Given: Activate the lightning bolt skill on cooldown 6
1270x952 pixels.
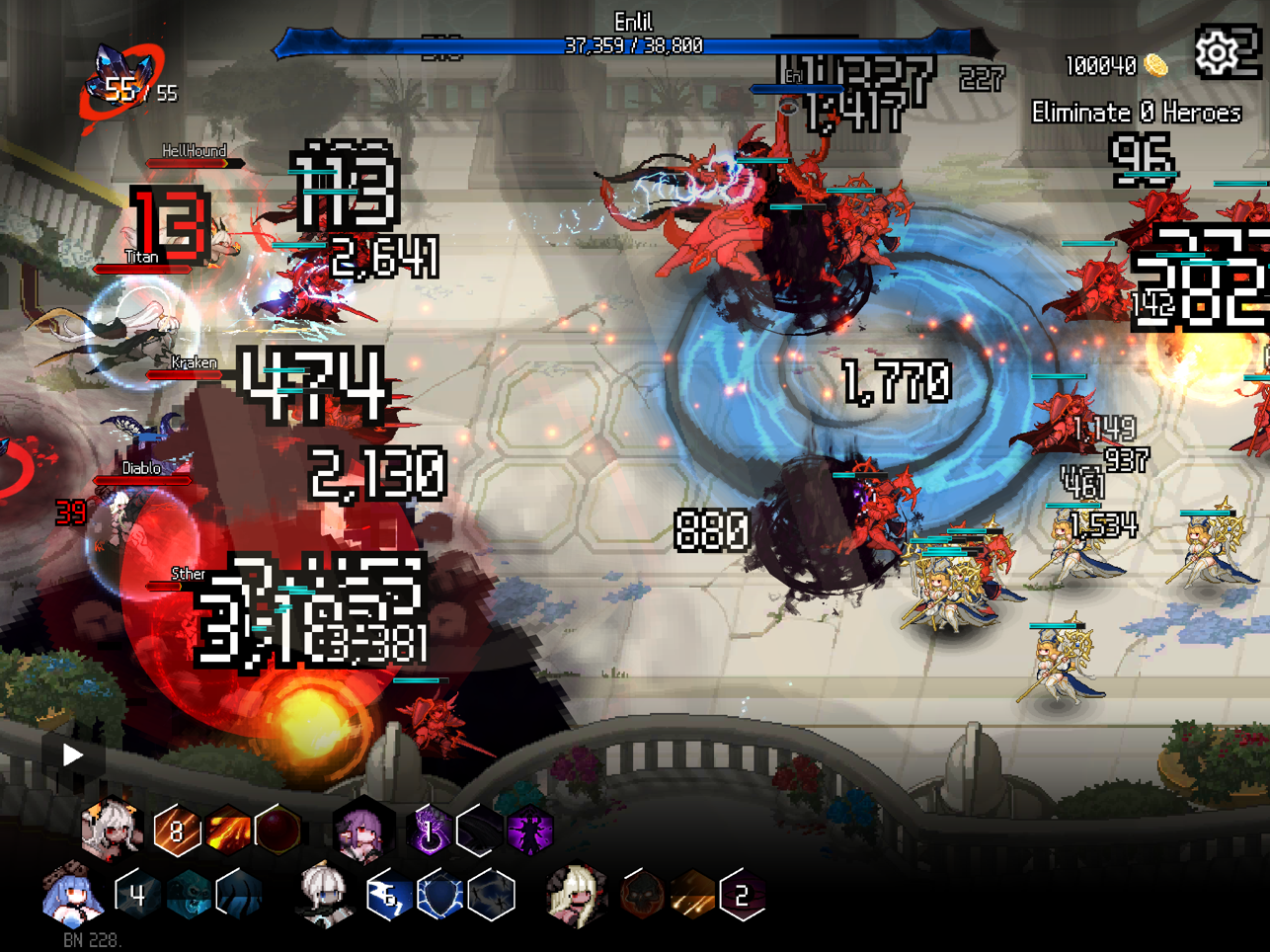Looking at the screenshot, I should (x=390, y=896).
